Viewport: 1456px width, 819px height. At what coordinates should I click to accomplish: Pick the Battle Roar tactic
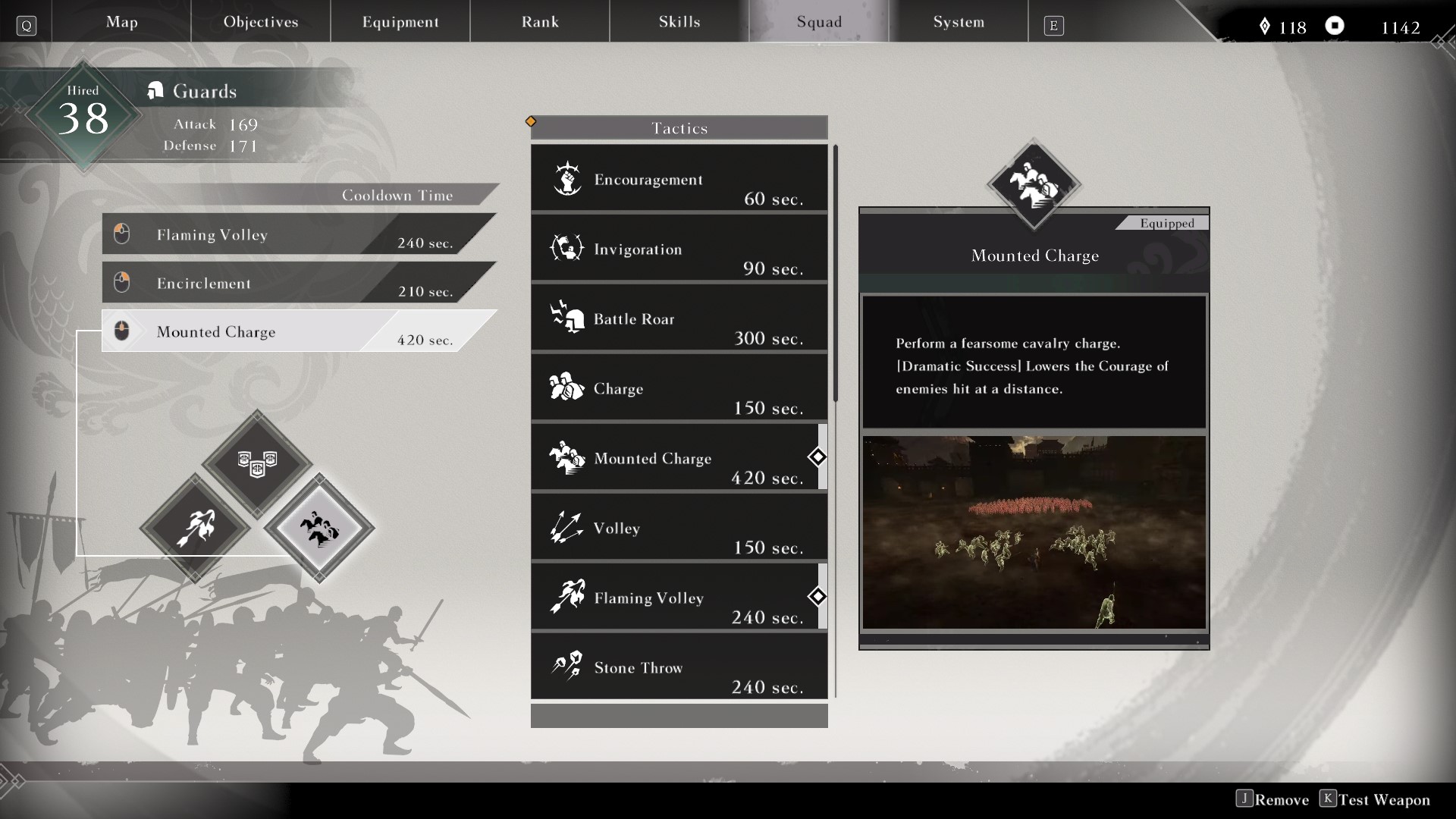click(x=679, y=318)
